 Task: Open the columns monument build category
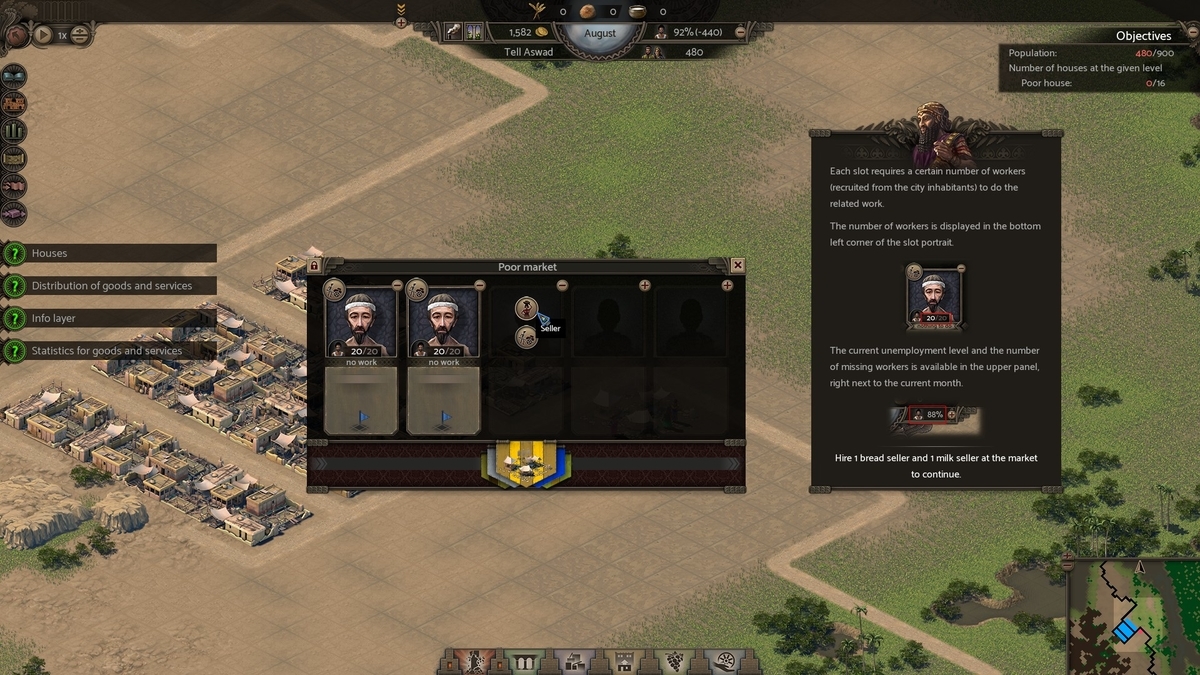click(x=523, y=661)
